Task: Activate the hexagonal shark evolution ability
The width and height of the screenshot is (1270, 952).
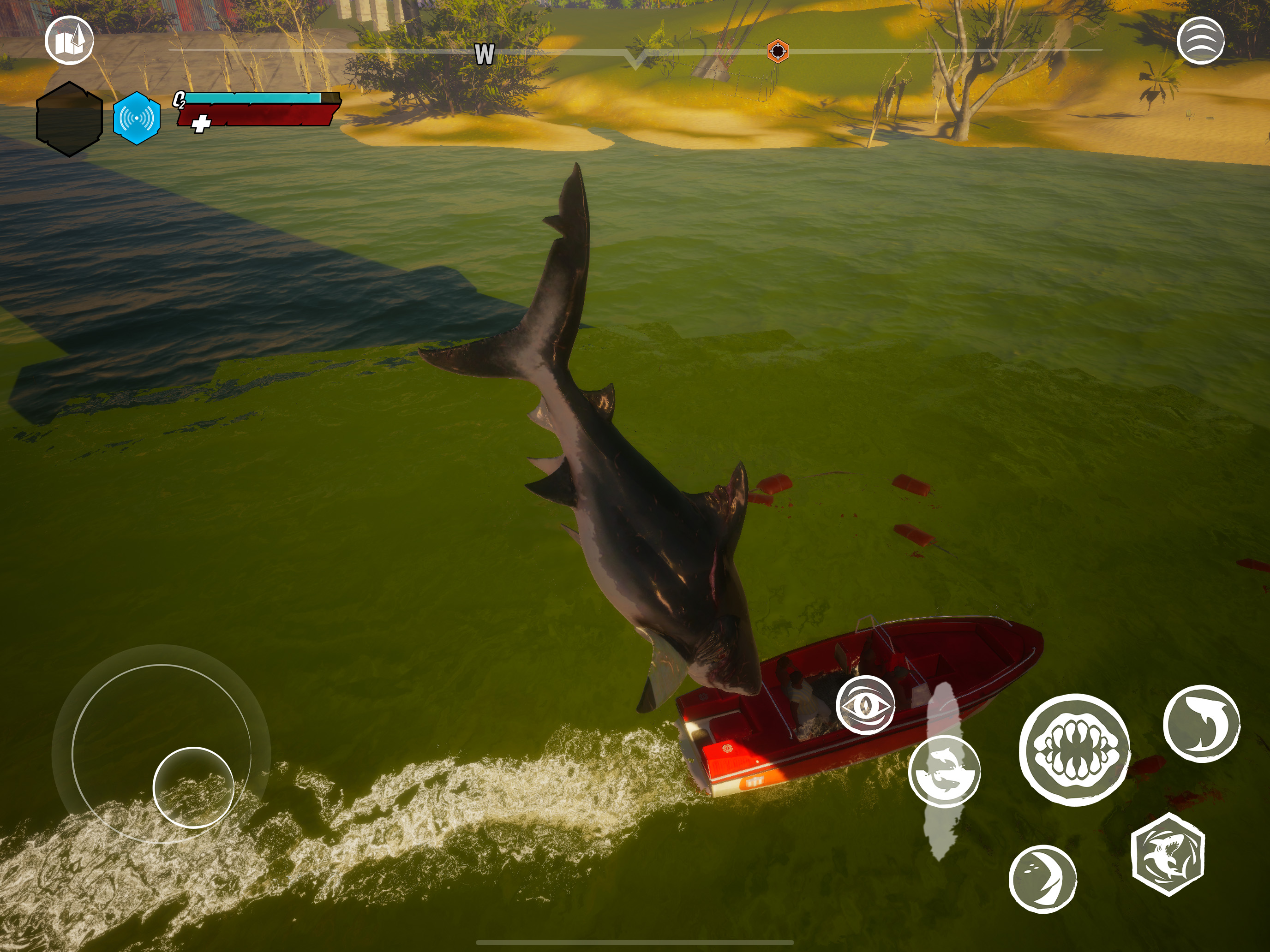Action: pos(1168,854)
